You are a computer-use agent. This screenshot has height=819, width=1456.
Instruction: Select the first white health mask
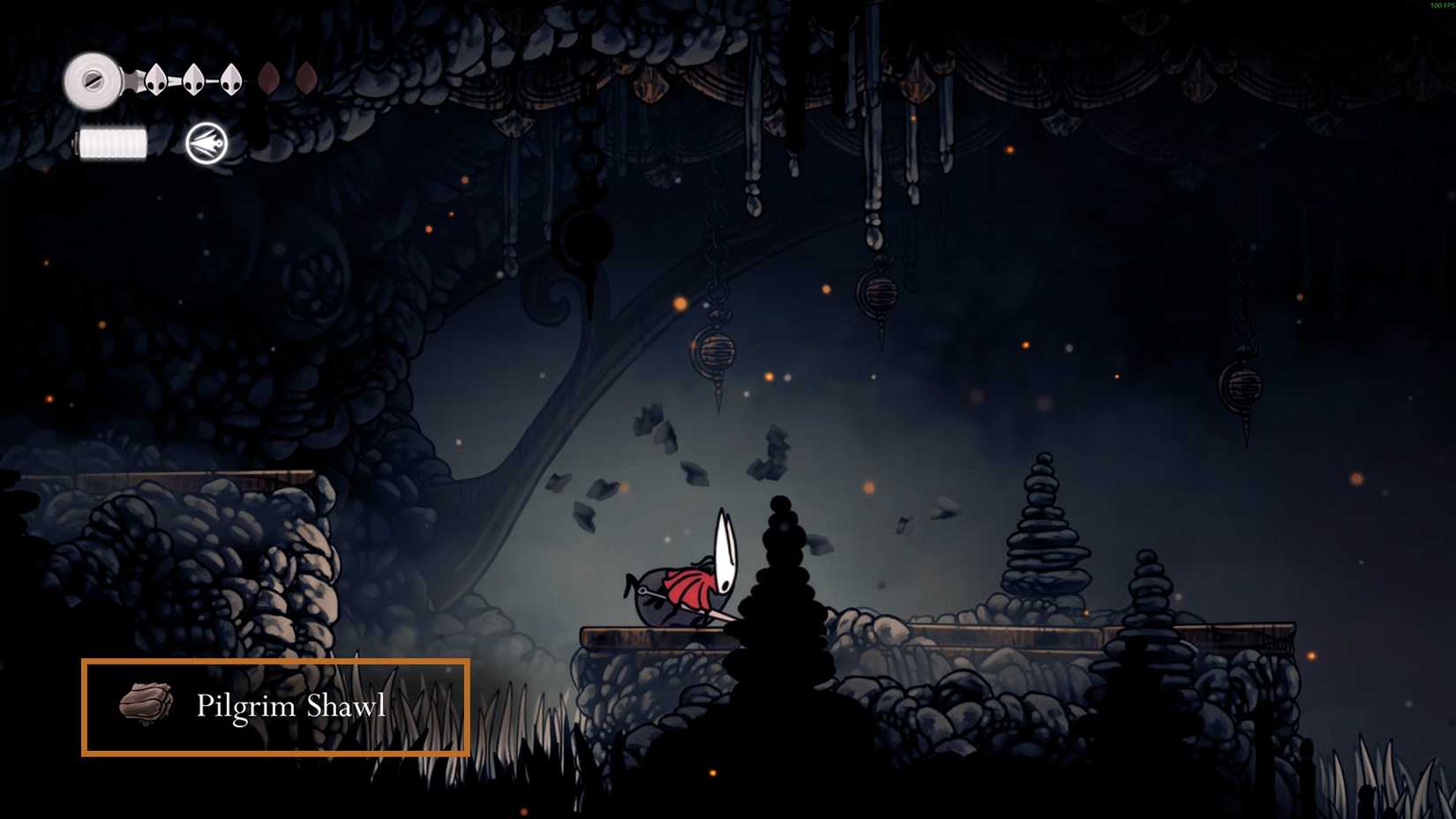pyautogui.click(x=155, y=79)
